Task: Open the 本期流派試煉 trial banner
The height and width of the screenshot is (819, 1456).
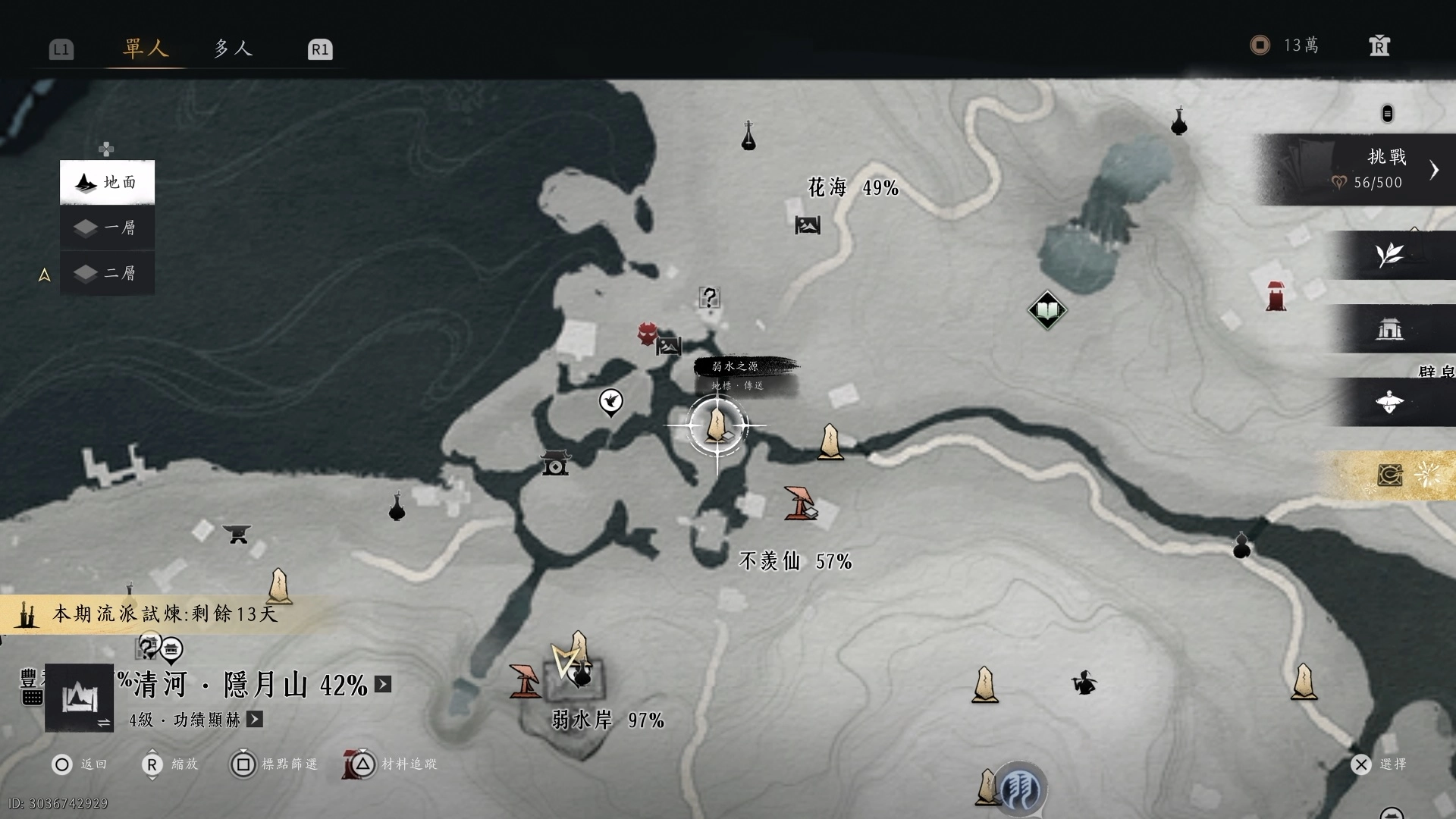Action: 163,613
